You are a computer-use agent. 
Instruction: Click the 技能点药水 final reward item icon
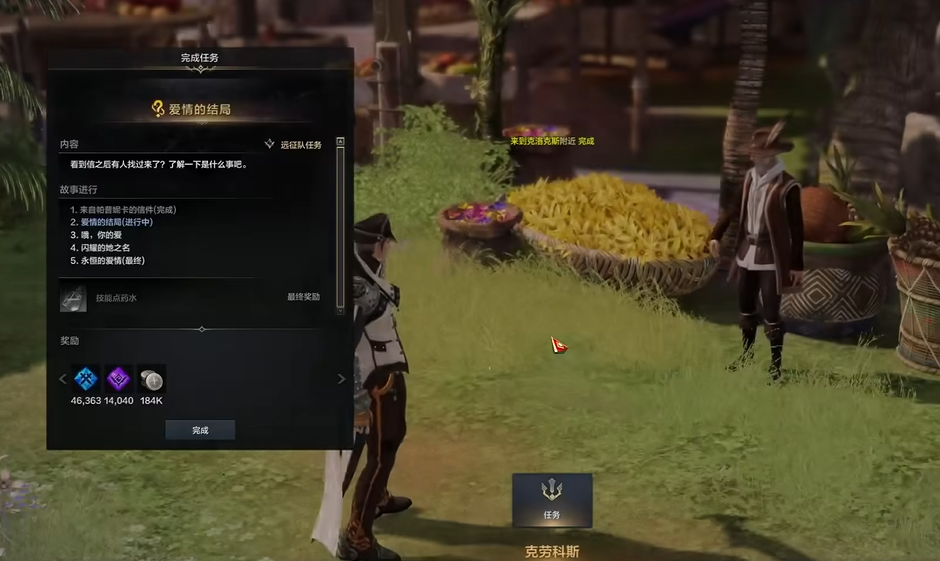coord(73,297)
